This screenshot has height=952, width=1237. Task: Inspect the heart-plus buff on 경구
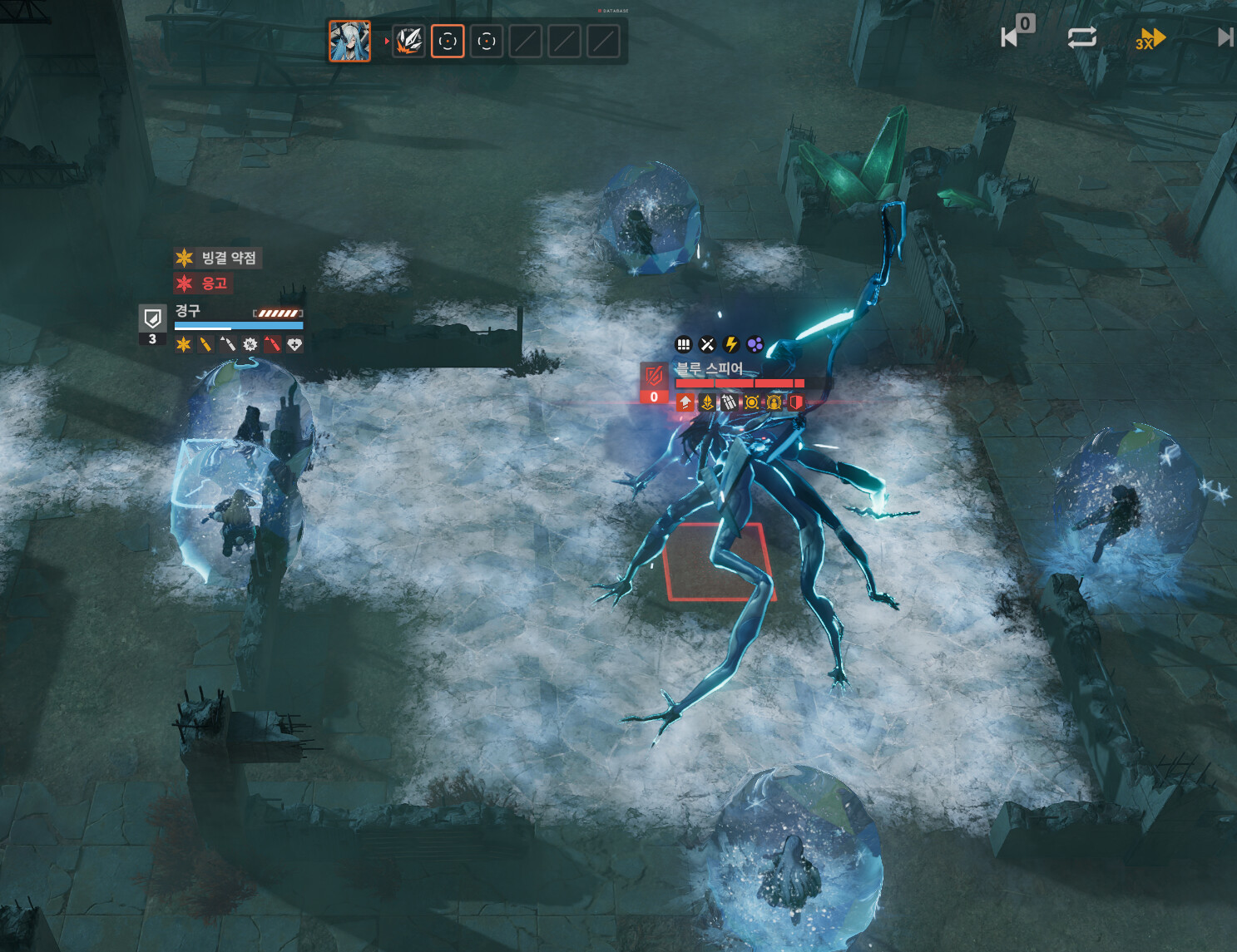pos(294,344)
